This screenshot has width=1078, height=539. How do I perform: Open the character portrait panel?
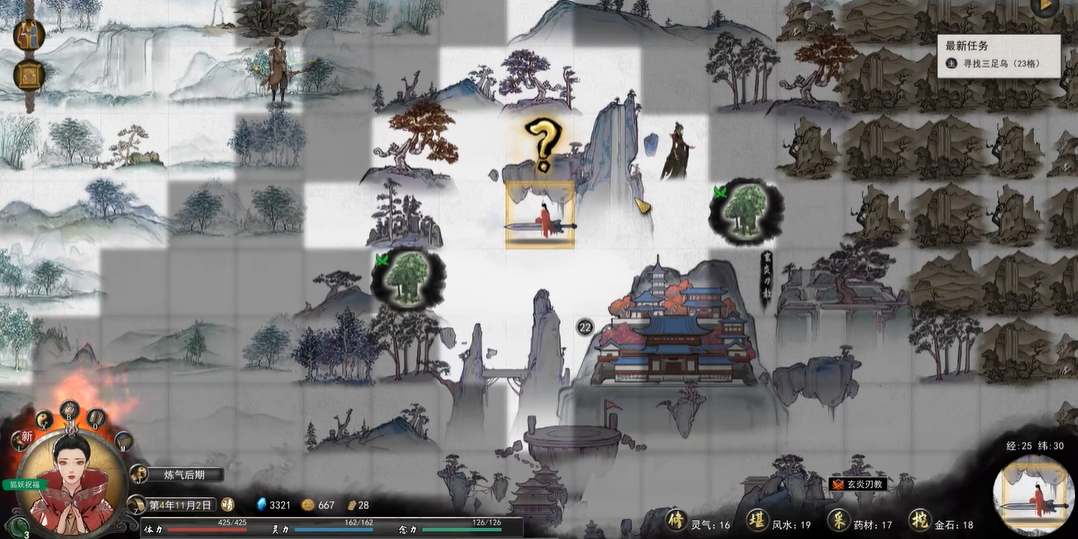click(x=70, y=483)
